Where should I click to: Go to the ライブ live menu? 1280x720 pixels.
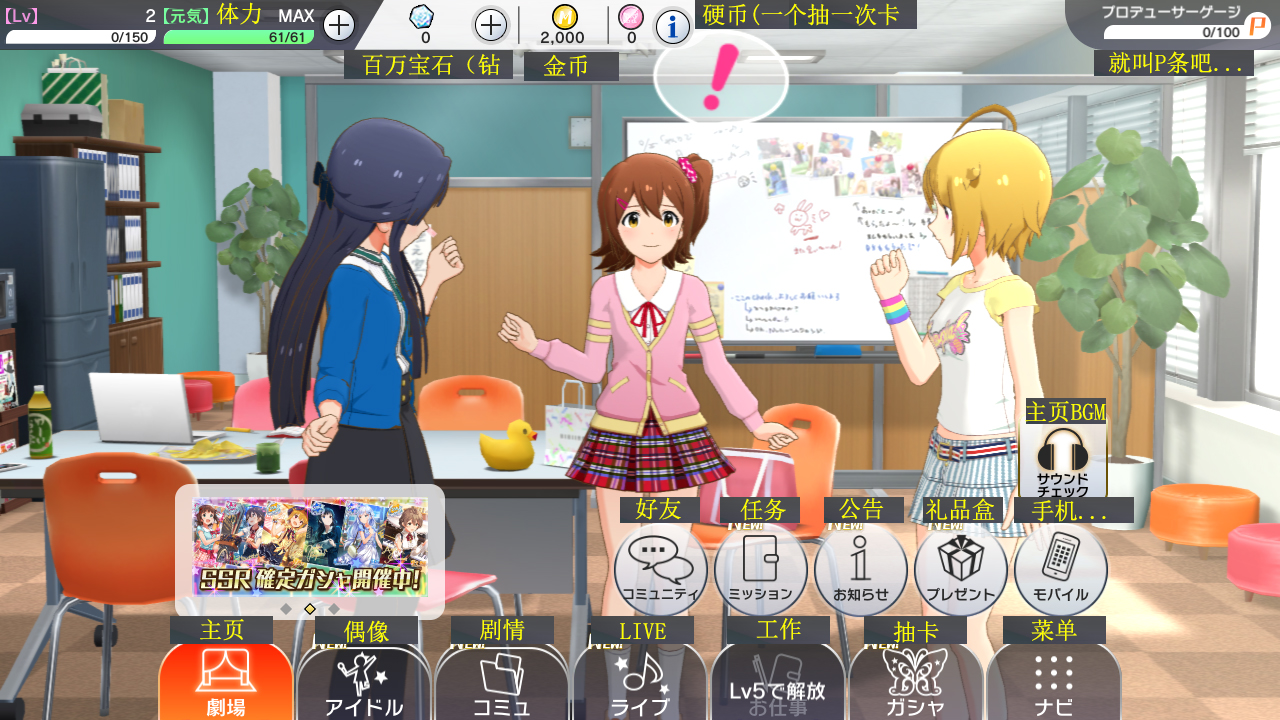[x=640, y=684]
